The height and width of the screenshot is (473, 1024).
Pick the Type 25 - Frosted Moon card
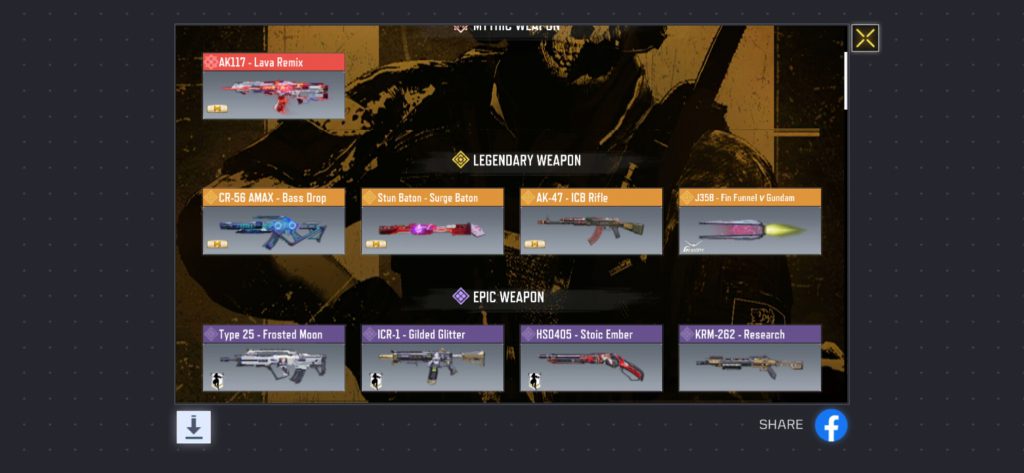click(273, 358)
